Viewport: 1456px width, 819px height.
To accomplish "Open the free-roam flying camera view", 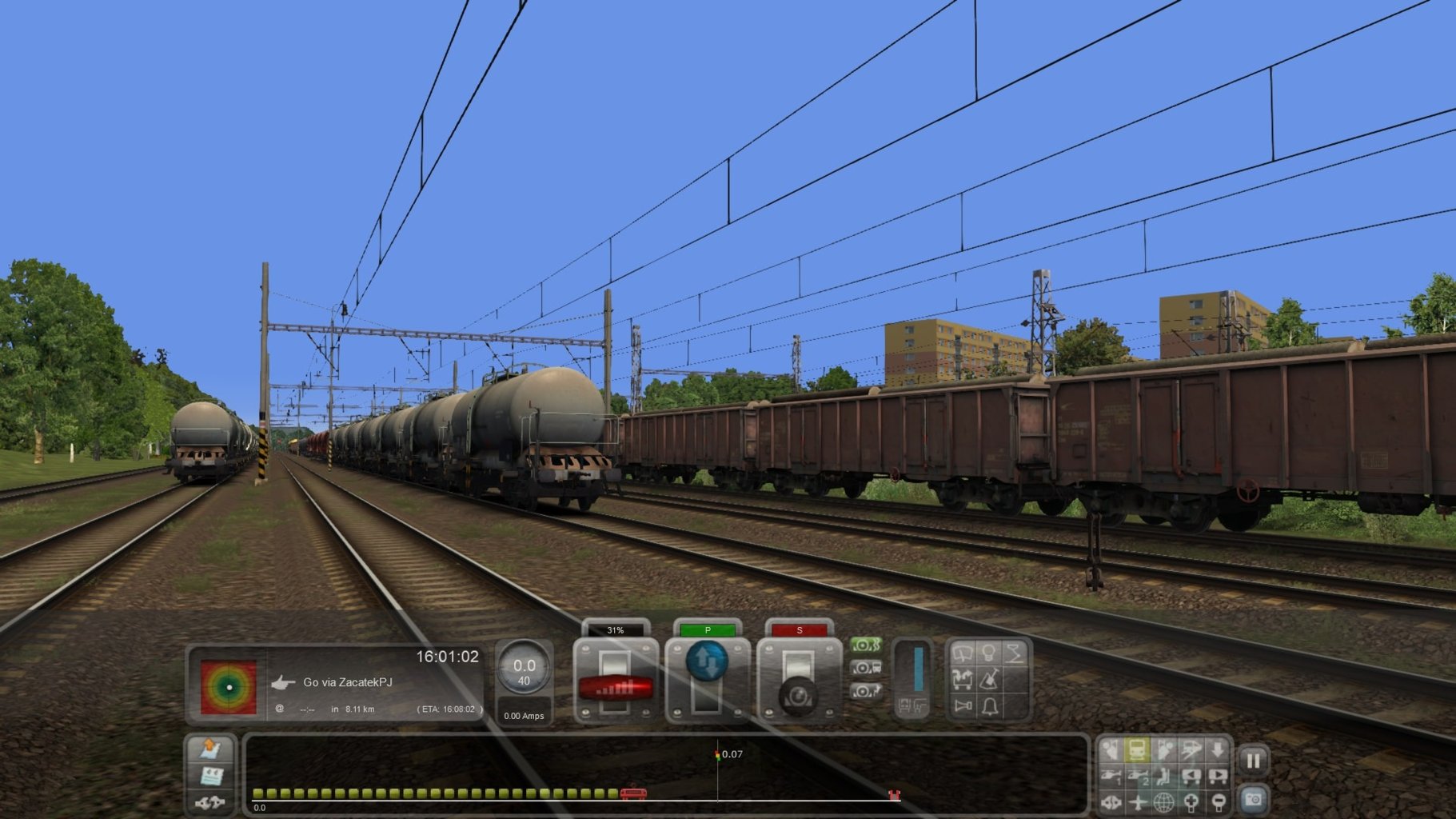I will pos(1138,804).
